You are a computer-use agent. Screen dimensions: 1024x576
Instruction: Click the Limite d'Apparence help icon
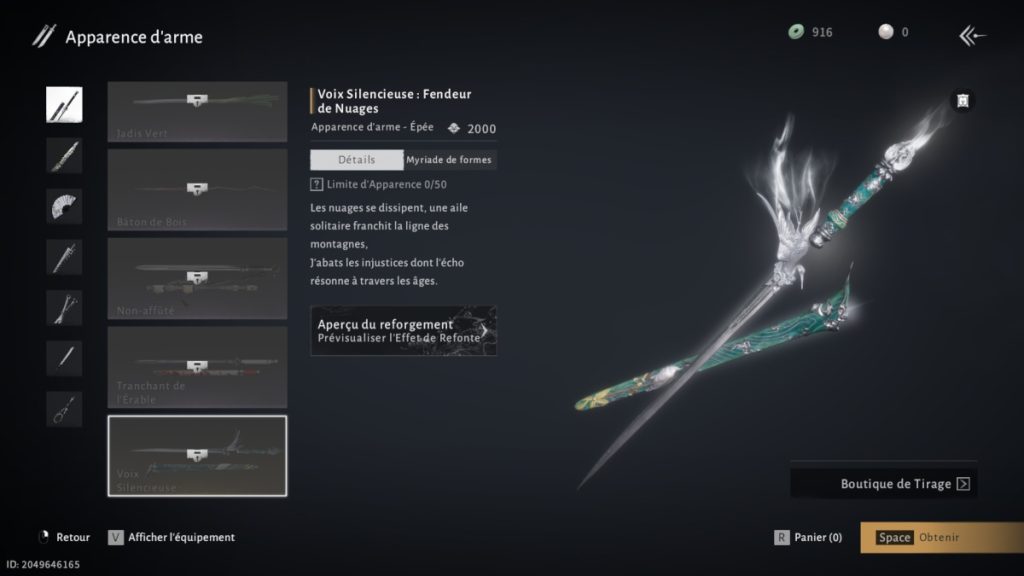pos(317,185)
